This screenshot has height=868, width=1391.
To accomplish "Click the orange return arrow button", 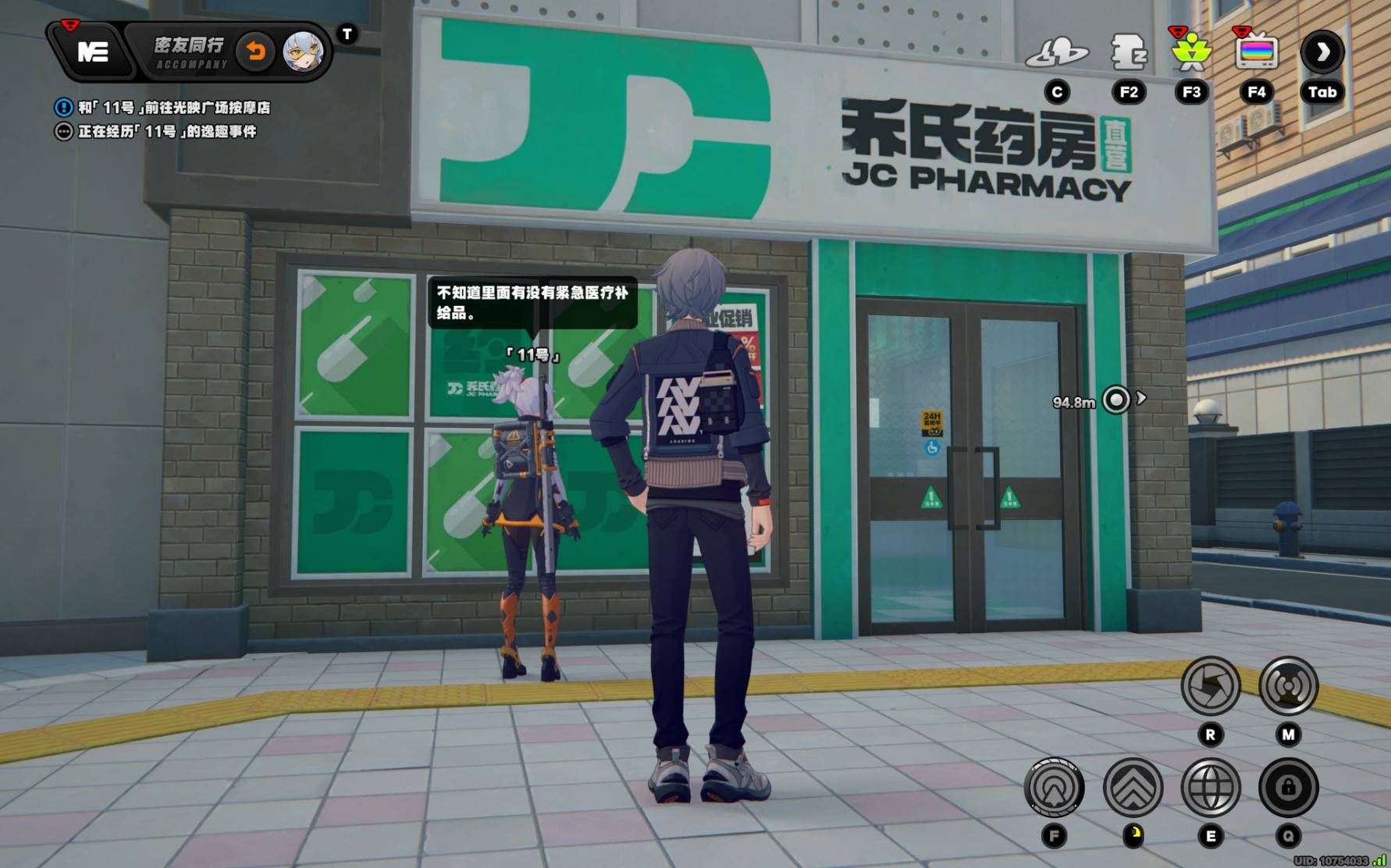I will 256,52.
